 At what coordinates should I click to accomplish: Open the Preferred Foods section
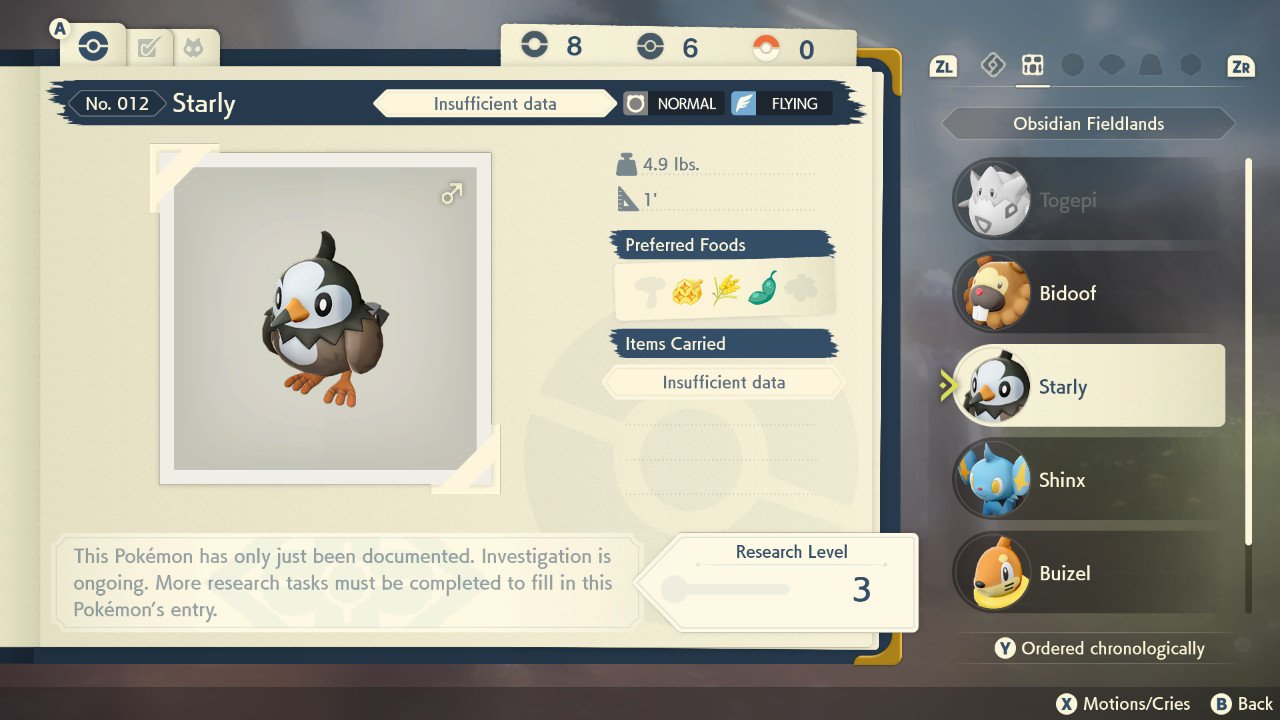pyautogui.click(x=722, y=245)
